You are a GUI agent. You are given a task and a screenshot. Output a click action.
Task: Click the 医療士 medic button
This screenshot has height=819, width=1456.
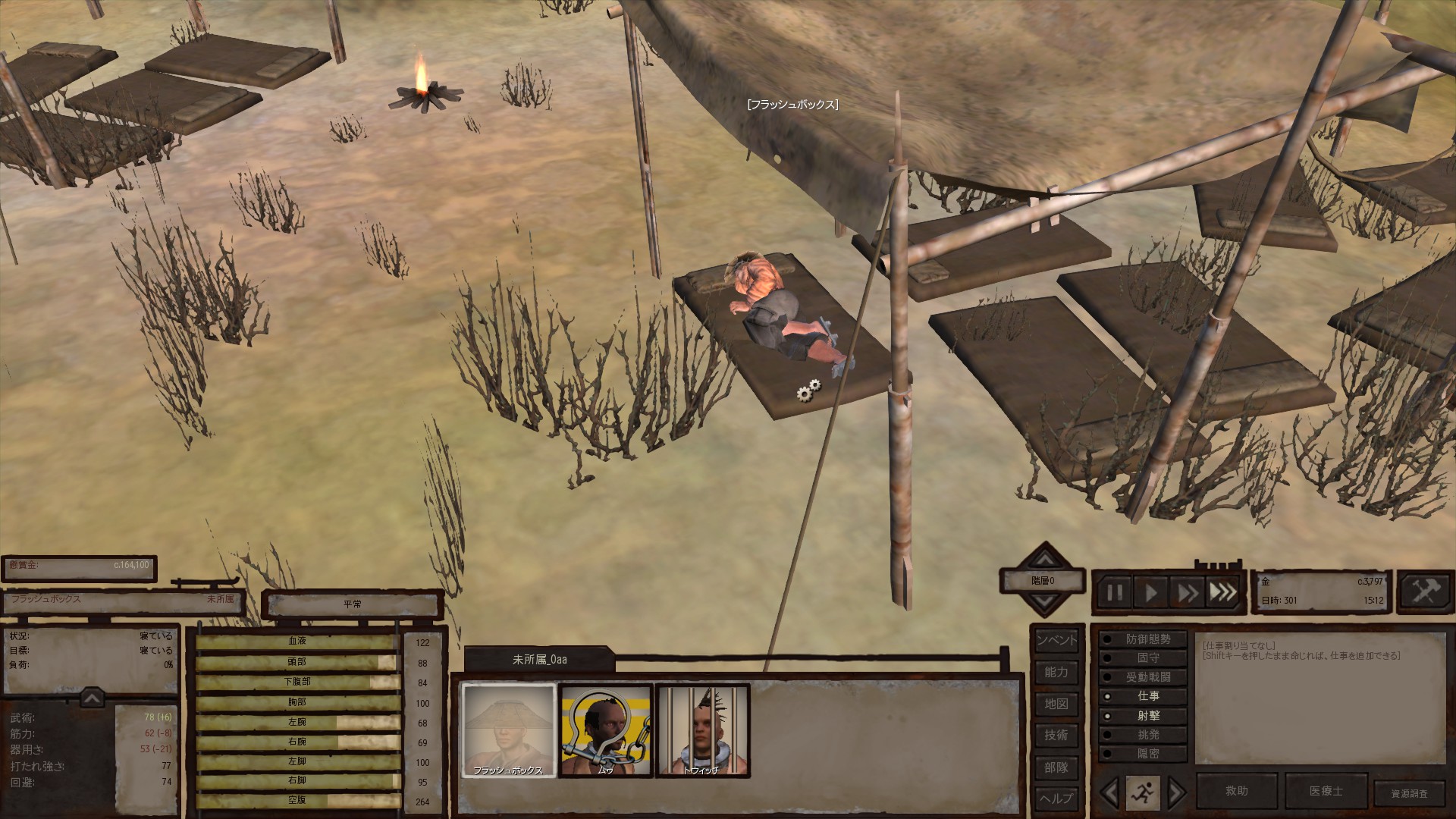1326,791
